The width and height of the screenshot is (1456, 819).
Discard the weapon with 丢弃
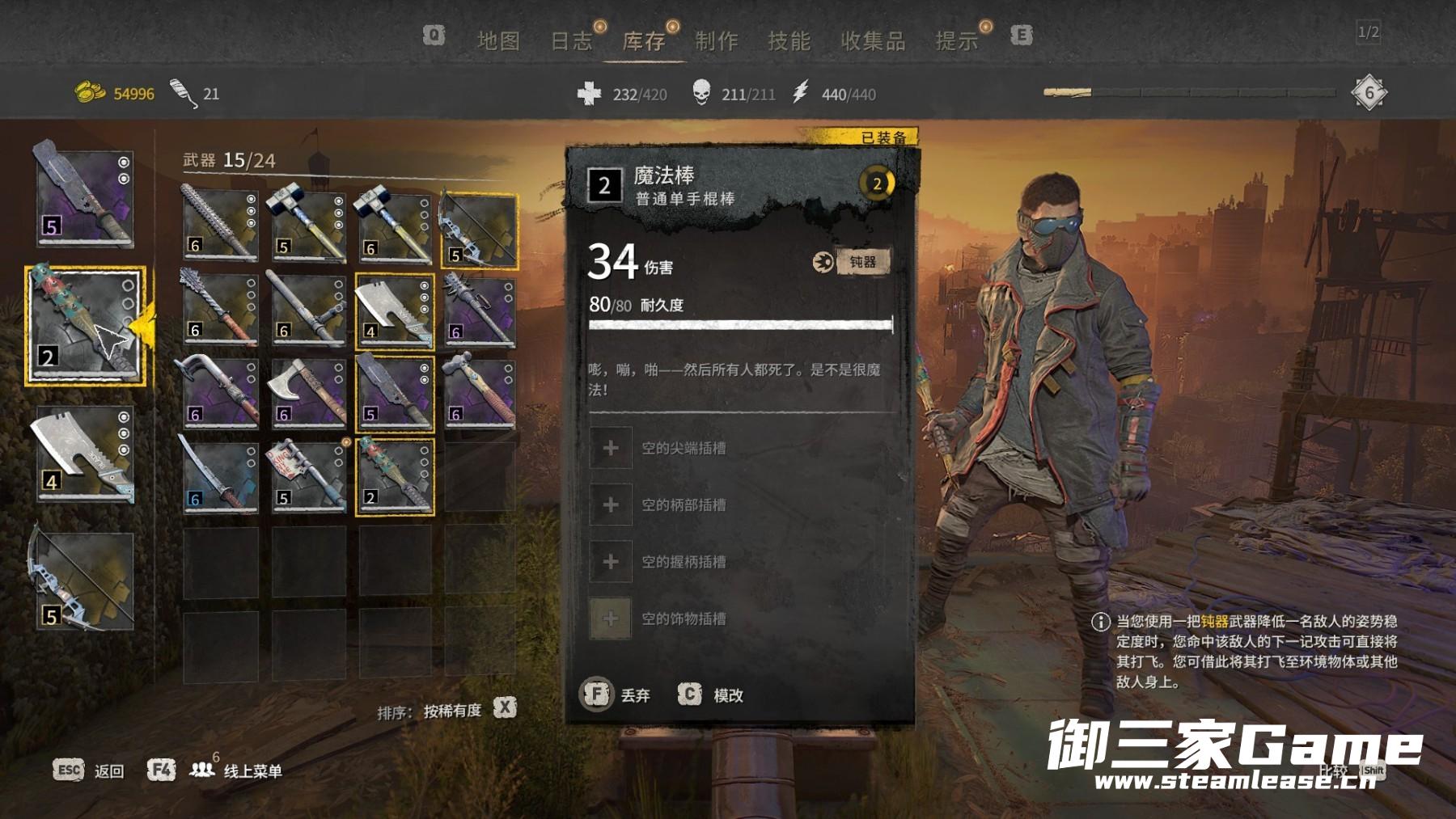616,694
